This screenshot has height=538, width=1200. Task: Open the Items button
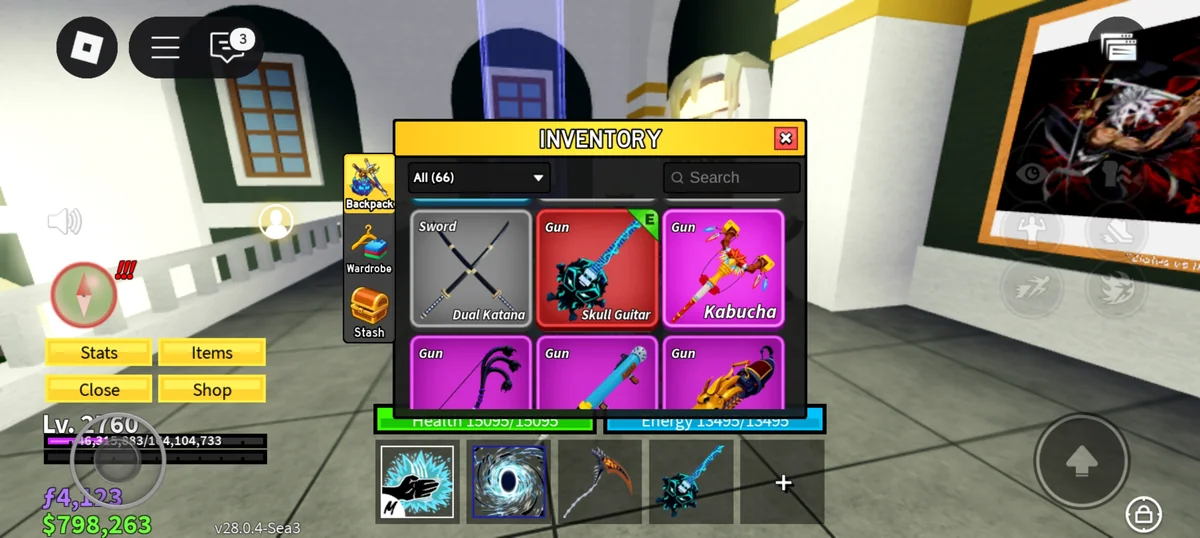click(212, 353)
